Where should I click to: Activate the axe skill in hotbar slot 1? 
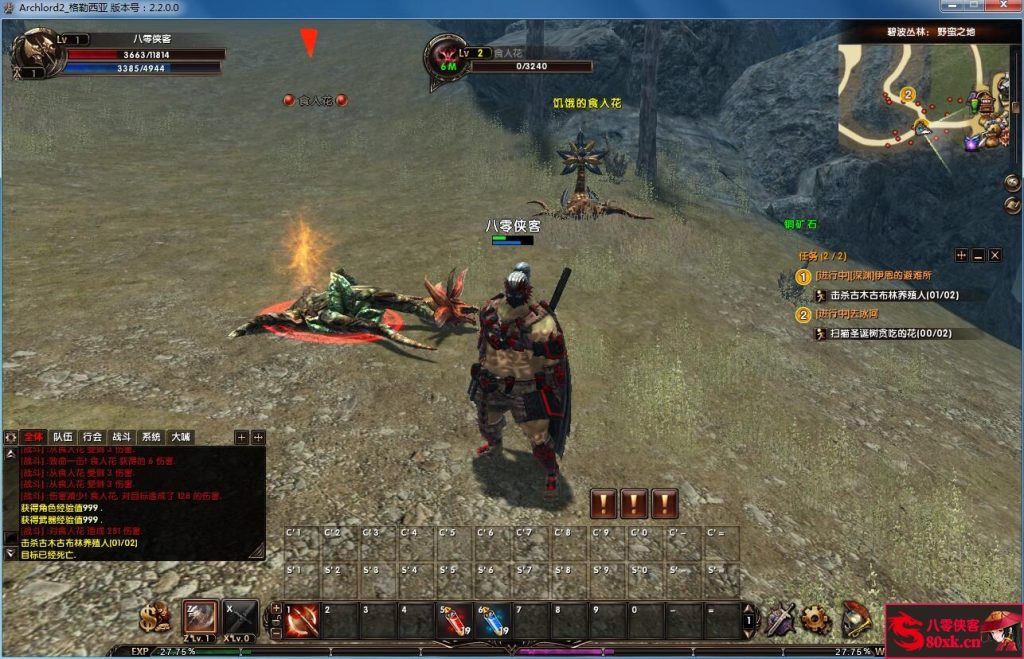click(x=301, y=621)
